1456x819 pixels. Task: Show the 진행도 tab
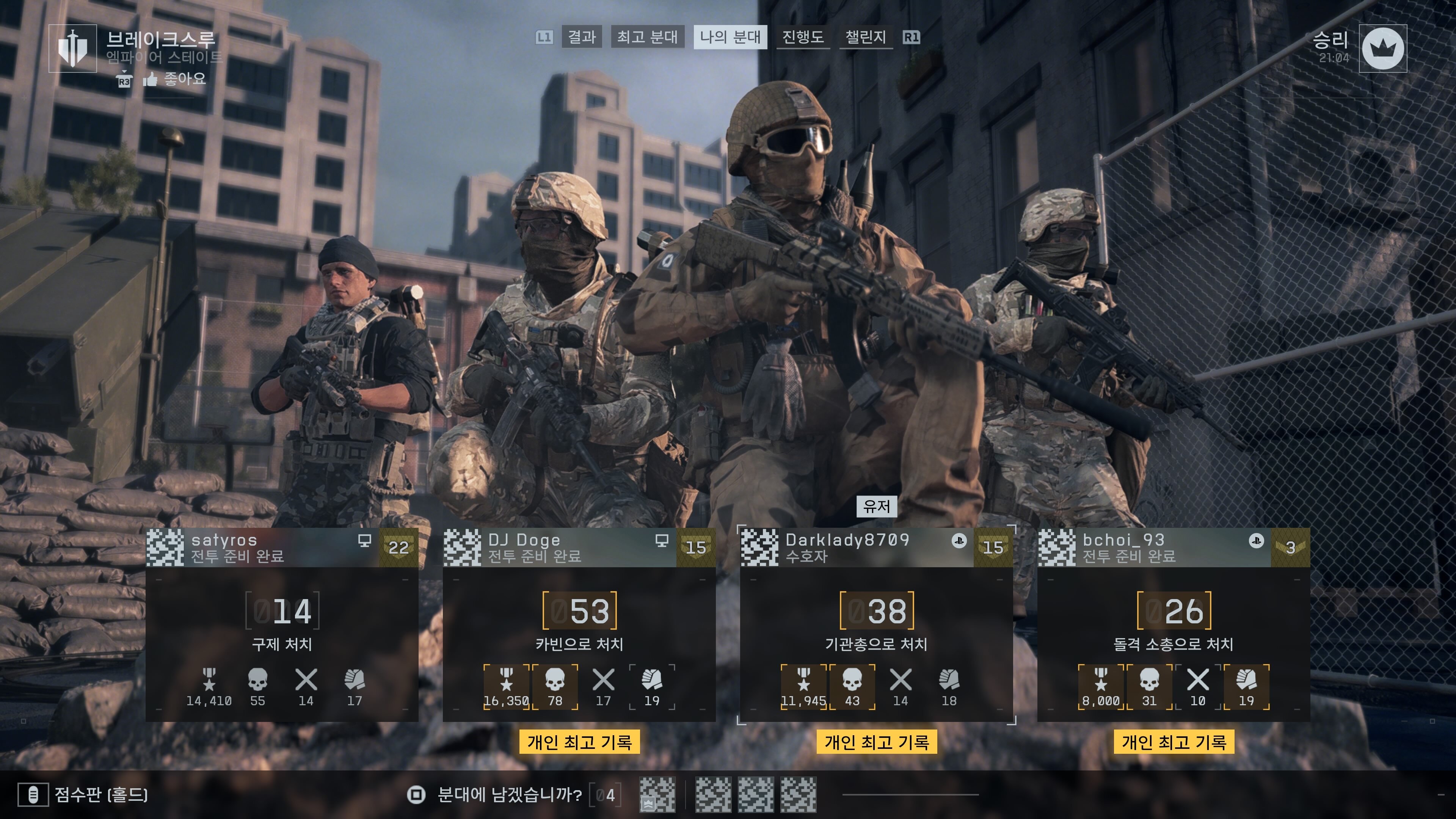tap(803, 37)
